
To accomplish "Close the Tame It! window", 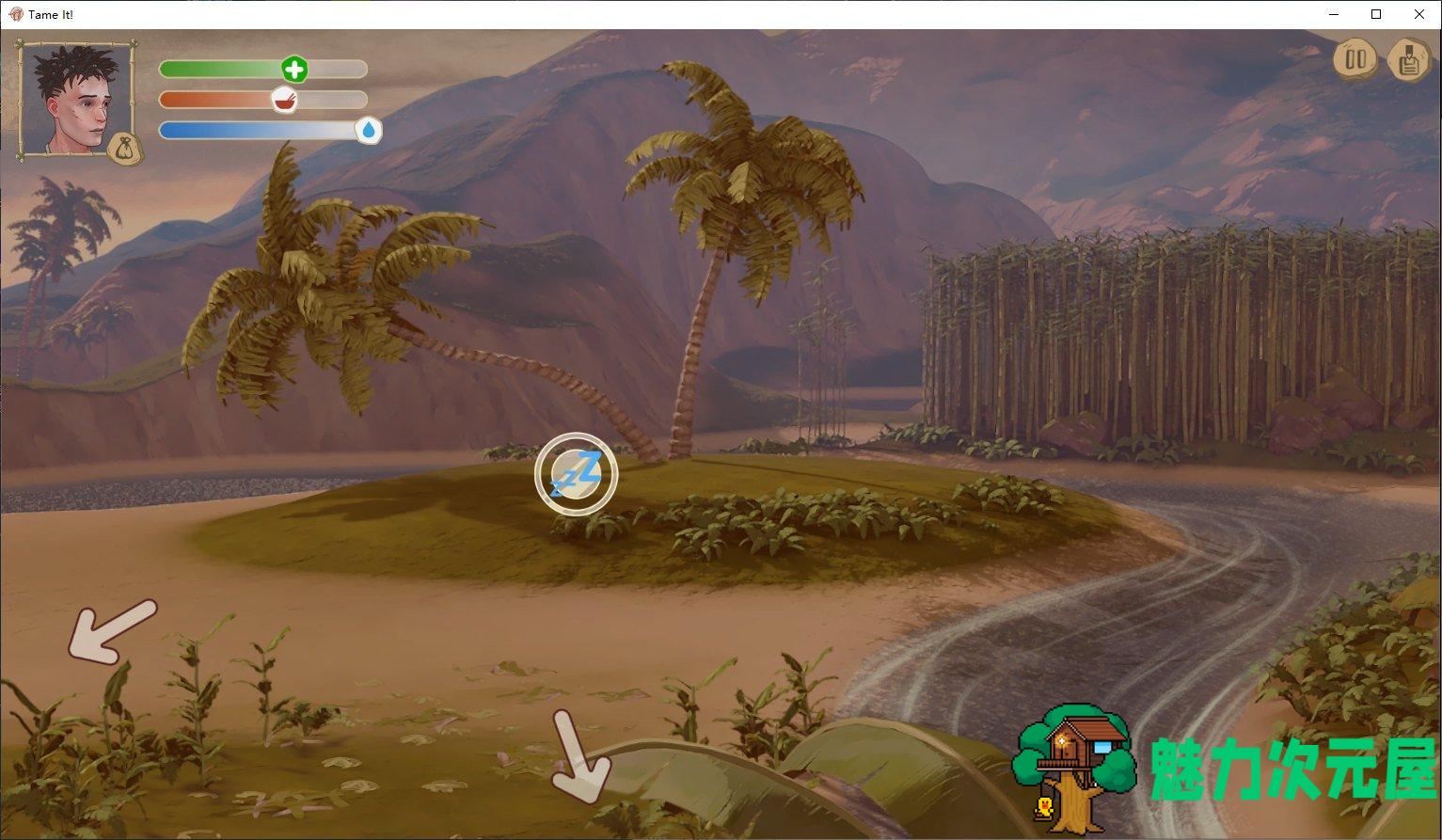I will coord(1419,14).
